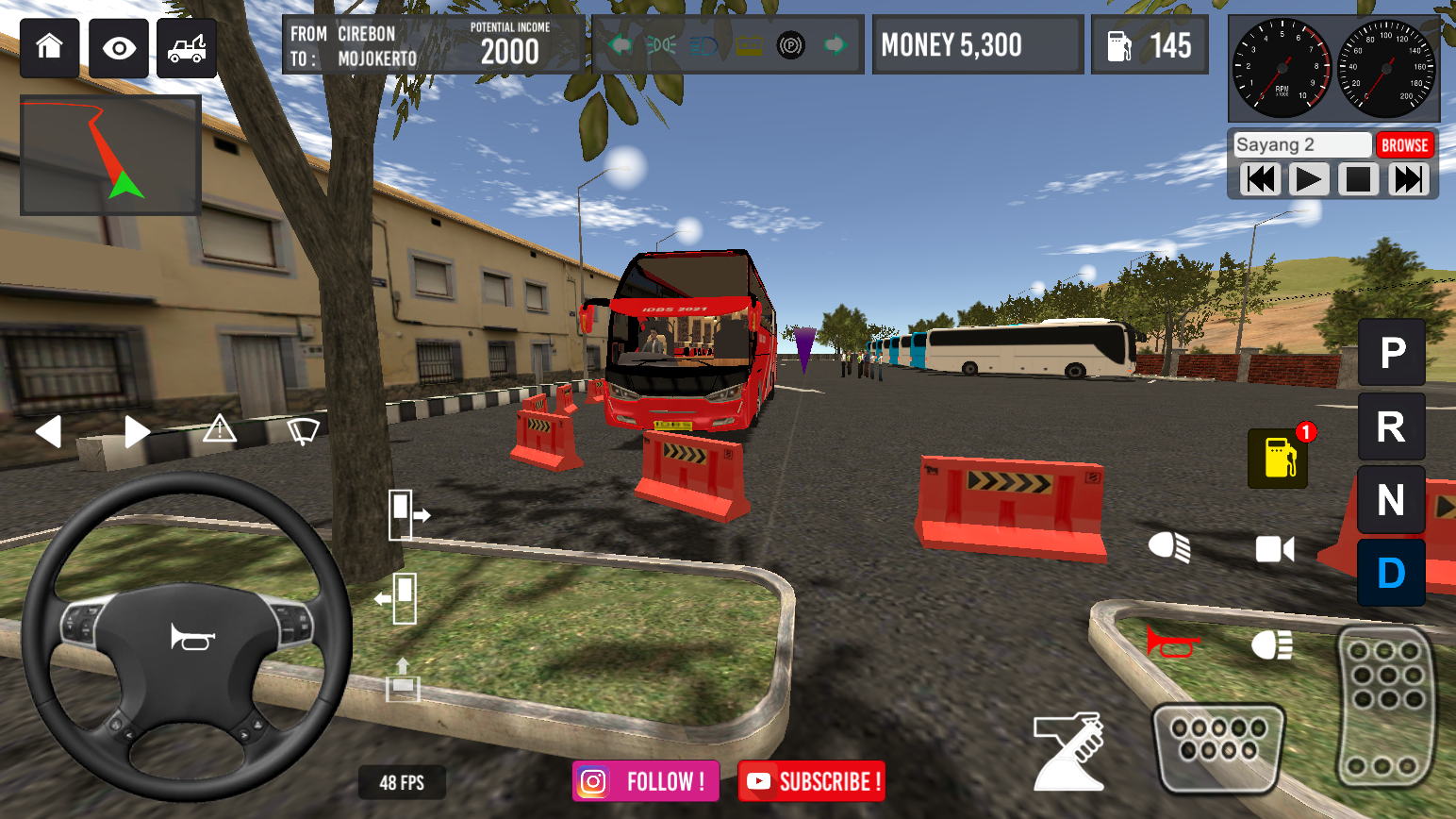Browse music tracks with BROWSE button
Screen dimensions: 1456x819
tap(1405, 144)
